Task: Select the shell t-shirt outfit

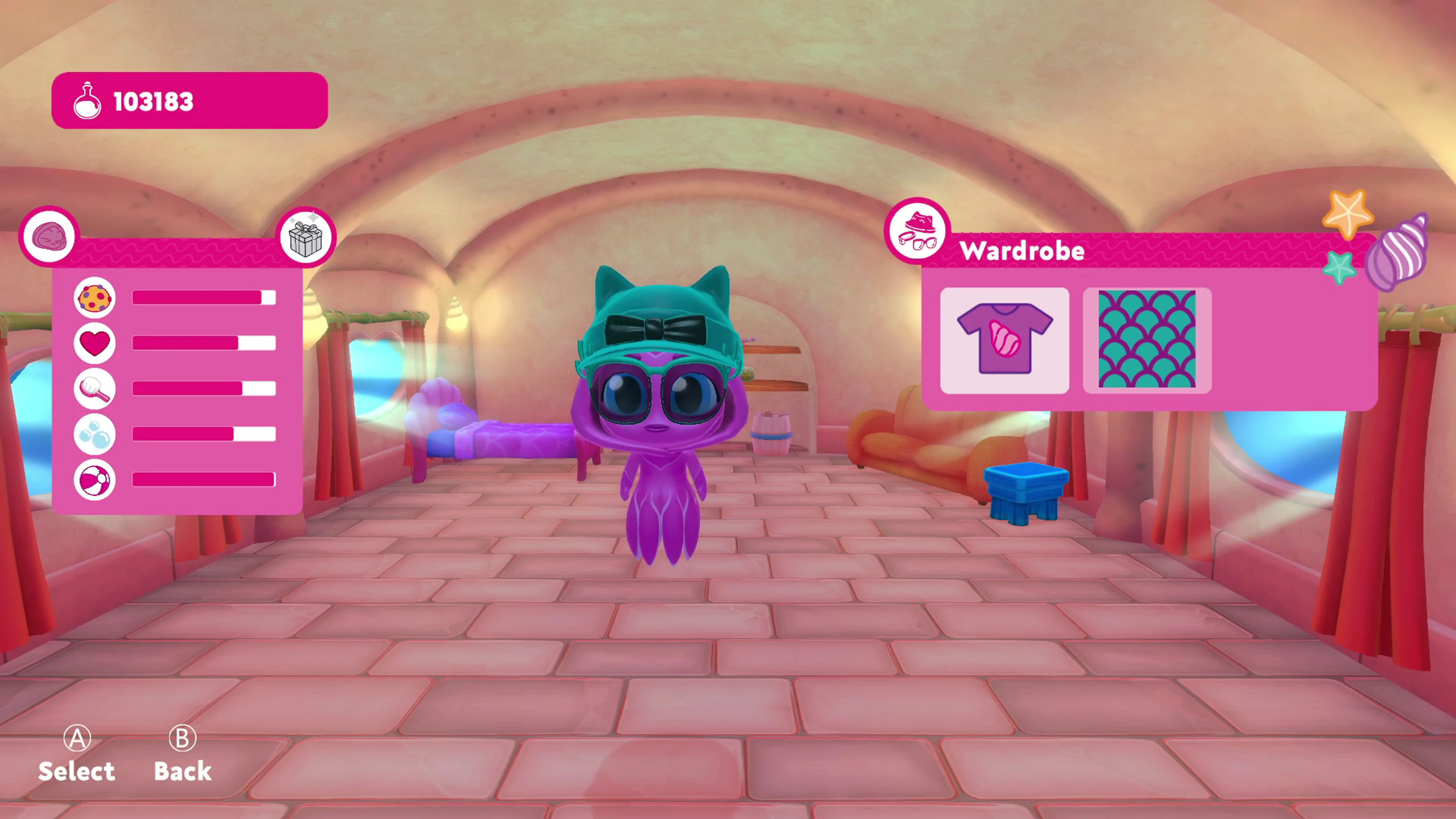Action: pos(1005,340)
